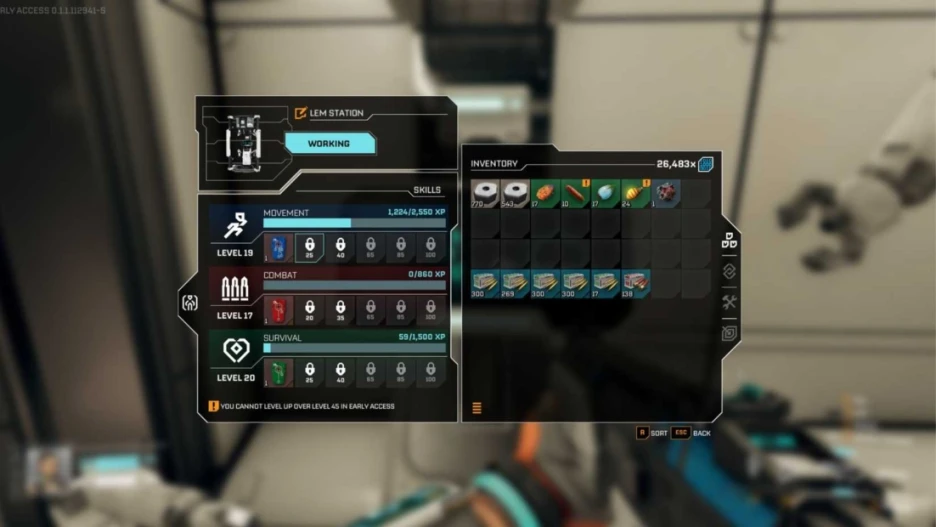The height and width of the screenshot is (527, 936).
Task: Pick the sausage food item
Action: pyautogui.click(x=575, y=193)
